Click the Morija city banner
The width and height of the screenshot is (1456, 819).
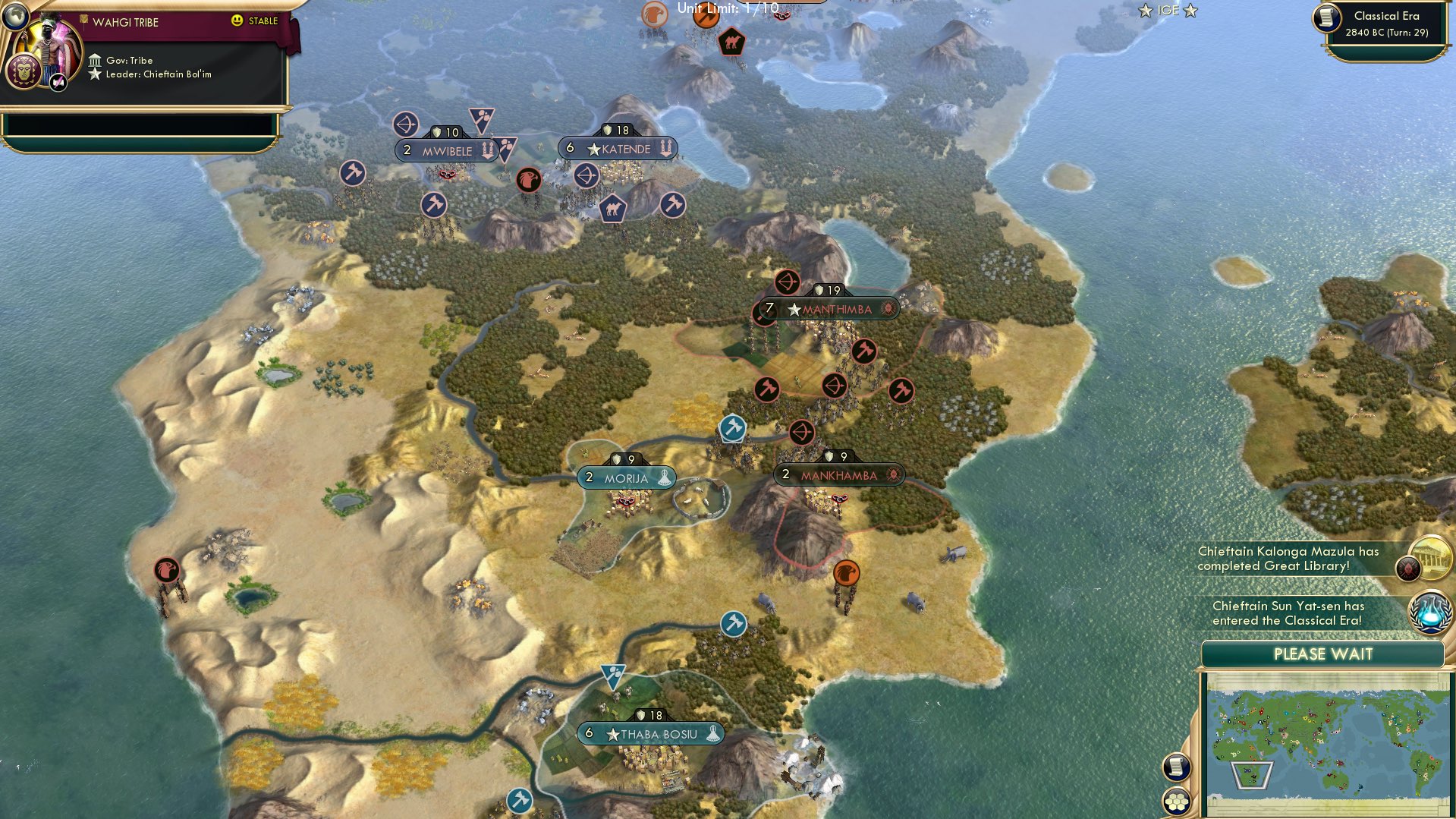tap(624, 477)
